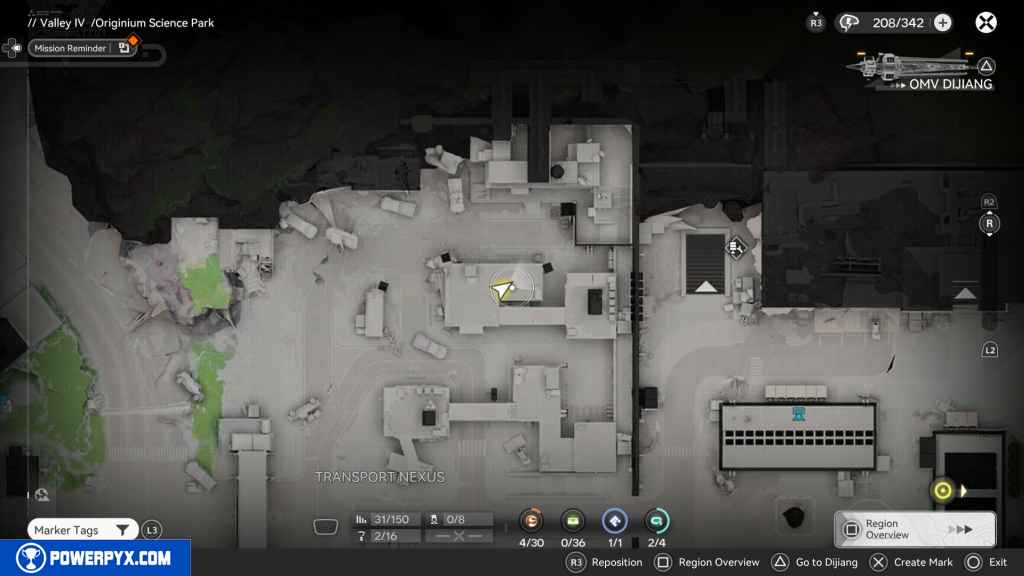Click the yellow player arrow on the map

502,290
